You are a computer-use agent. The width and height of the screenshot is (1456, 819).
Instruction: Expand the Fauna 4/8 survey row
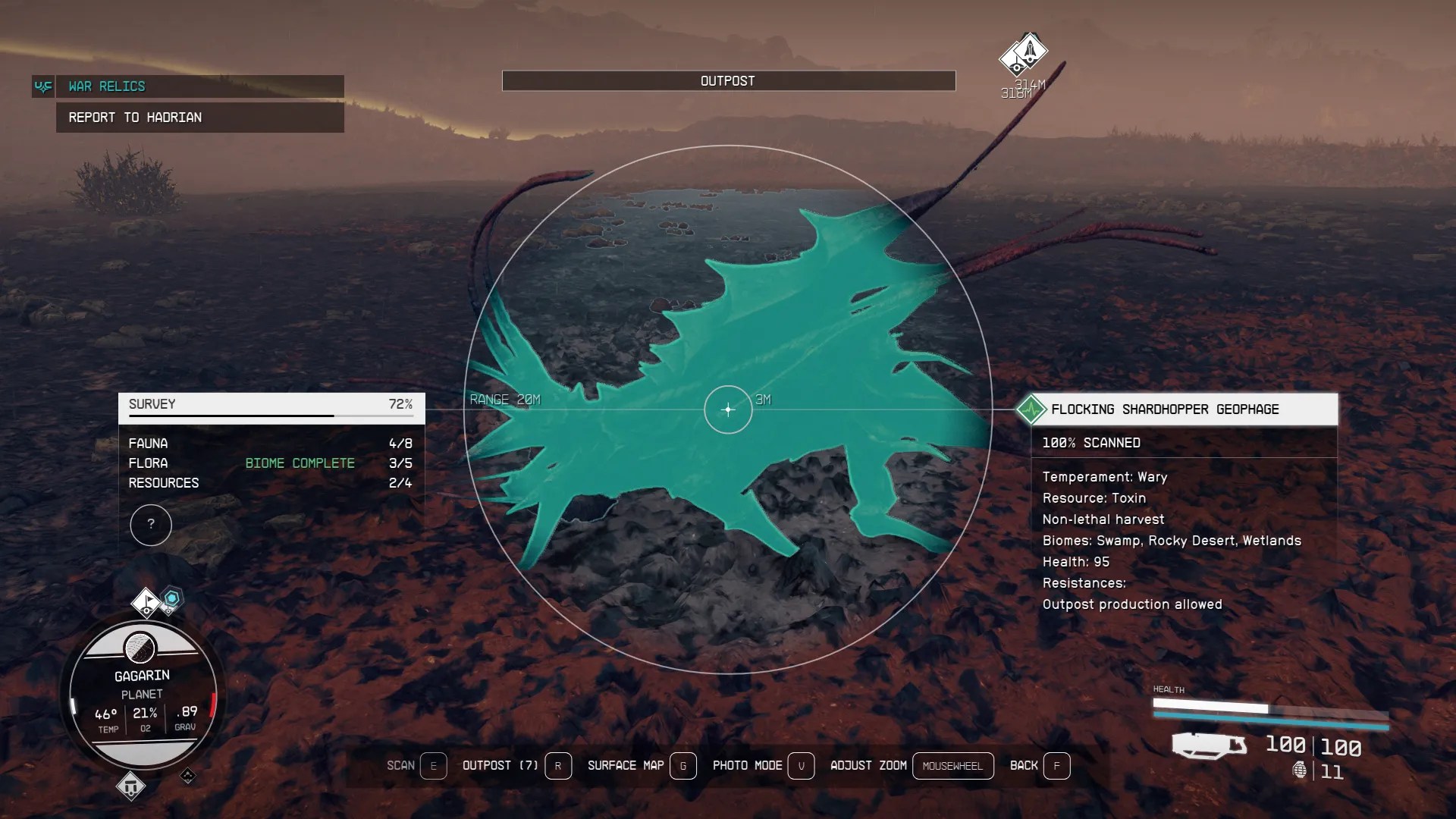[269, 444]
